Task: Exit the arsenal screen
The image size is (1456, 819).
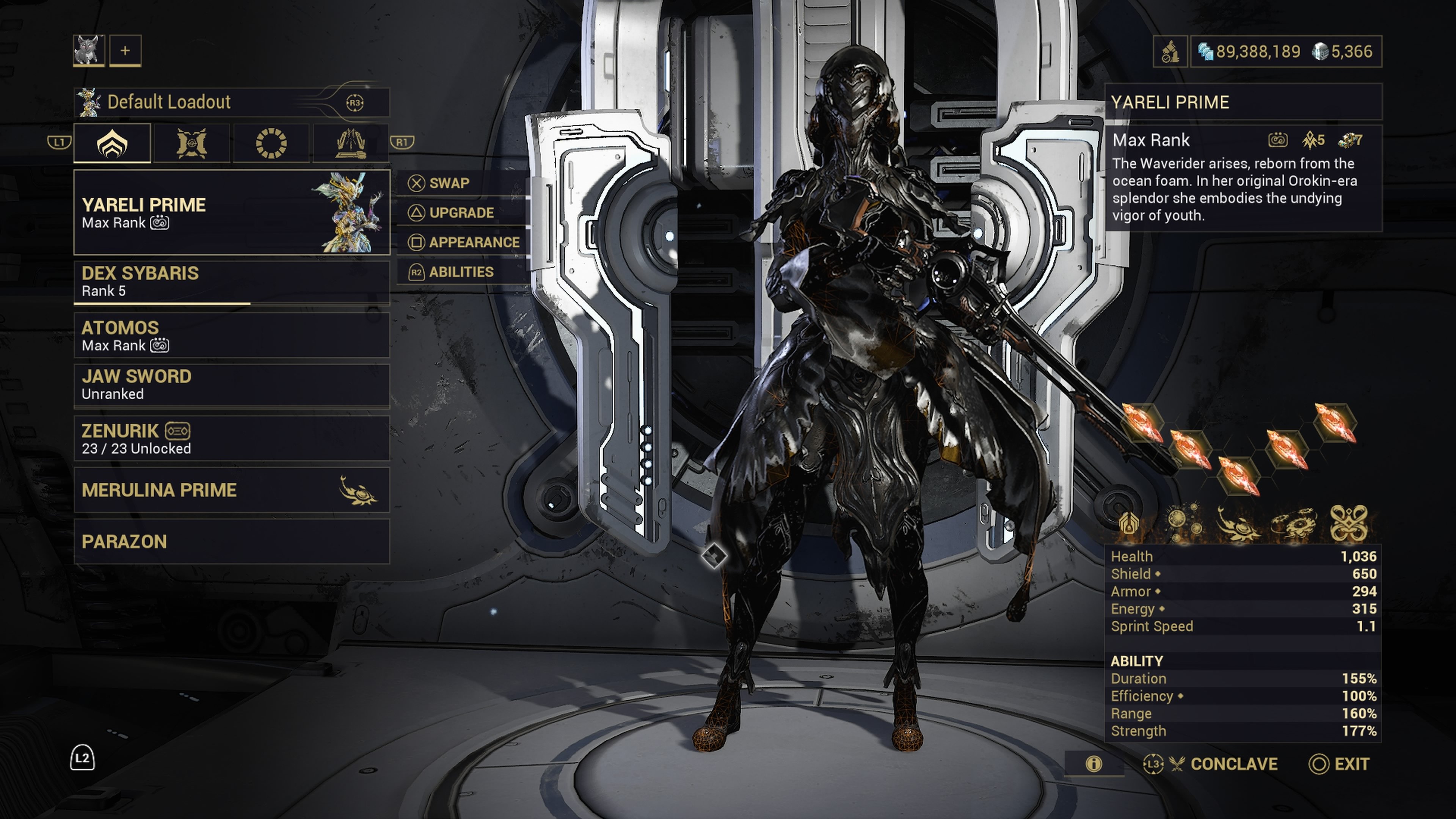Action: [1340, 764]
